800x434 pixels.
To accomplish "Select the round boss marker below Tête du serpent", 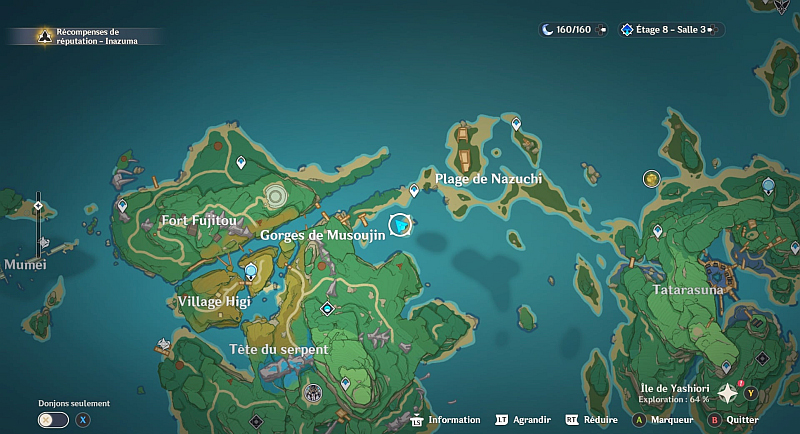I will 312,392.
